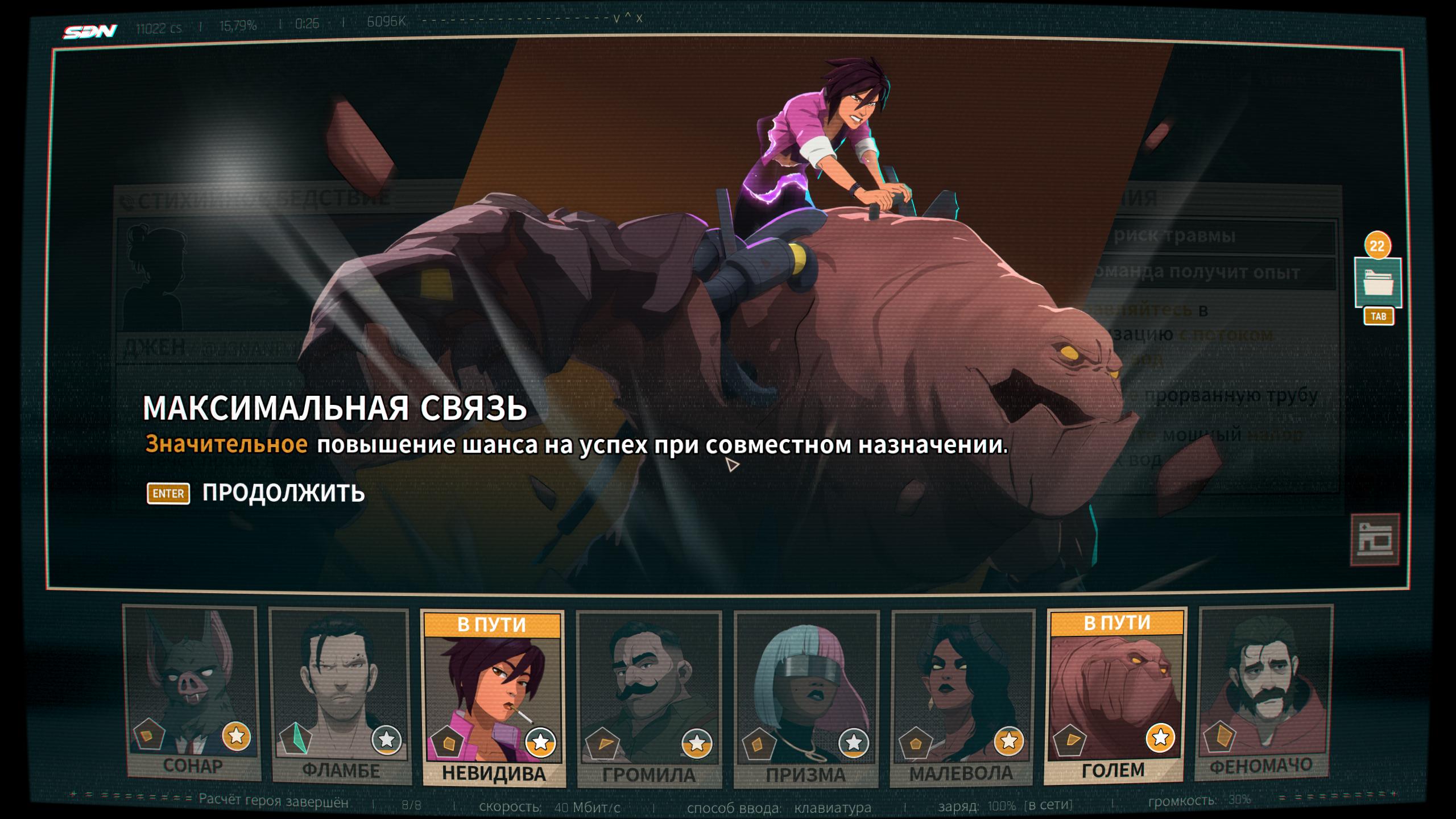1456x819 pixels.
Task: Click the SDN logo
Action: click(x=90, y=31)
